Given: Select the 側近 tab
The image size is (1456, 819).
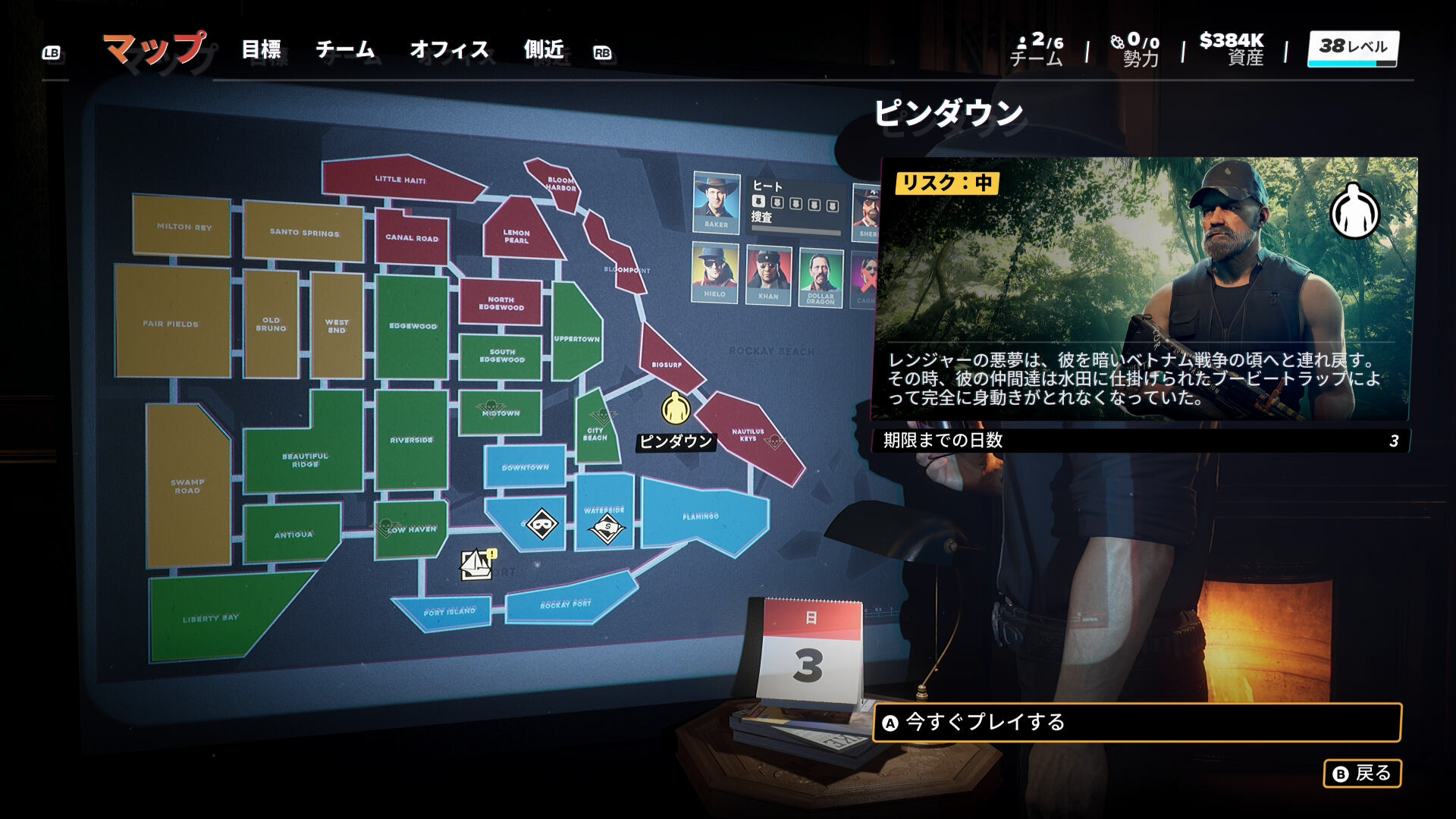Looking at the screenshot, I should pyautogui.click(x=544, y=50).
